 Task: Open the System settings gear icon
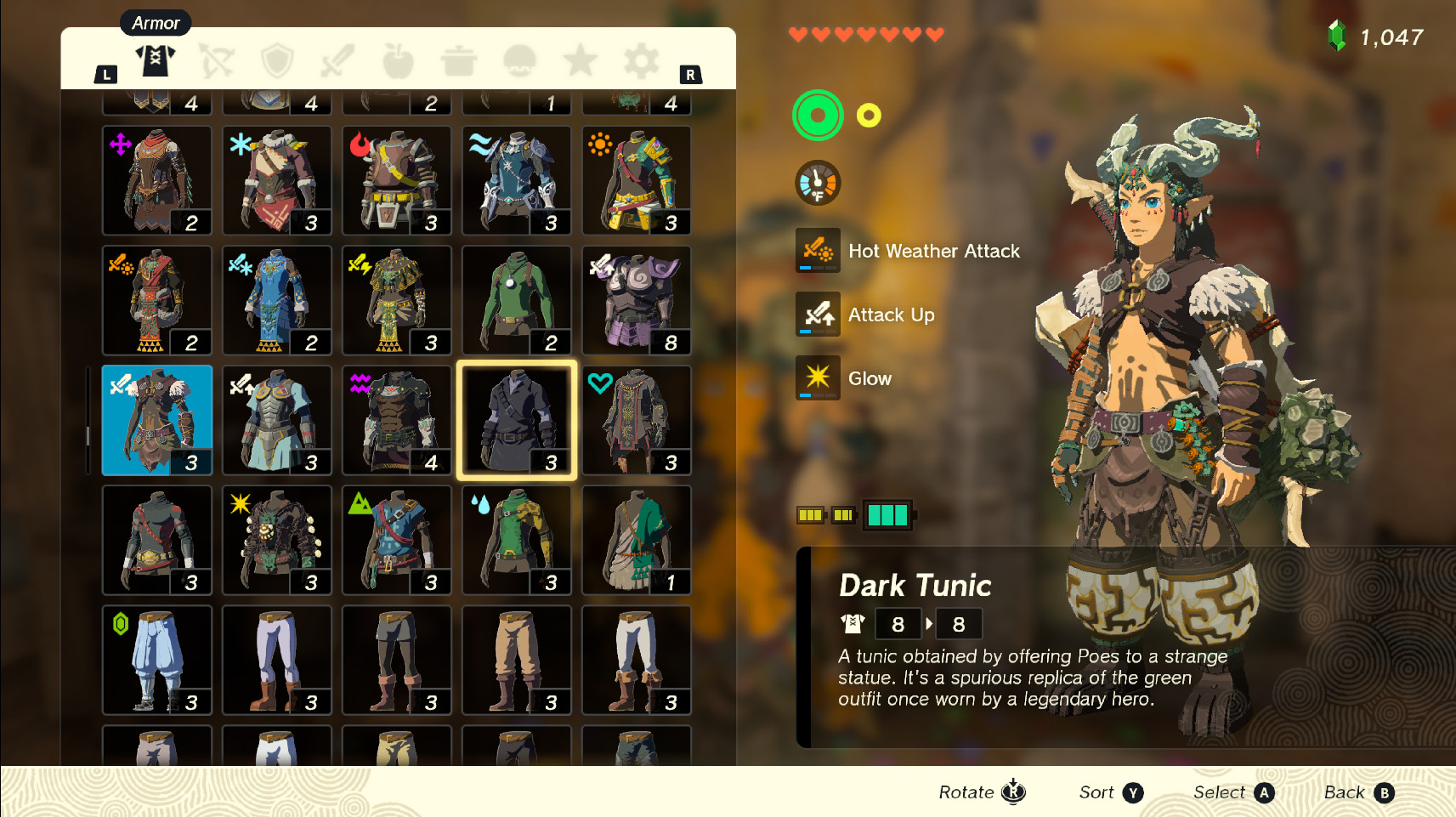pos(639,60)
